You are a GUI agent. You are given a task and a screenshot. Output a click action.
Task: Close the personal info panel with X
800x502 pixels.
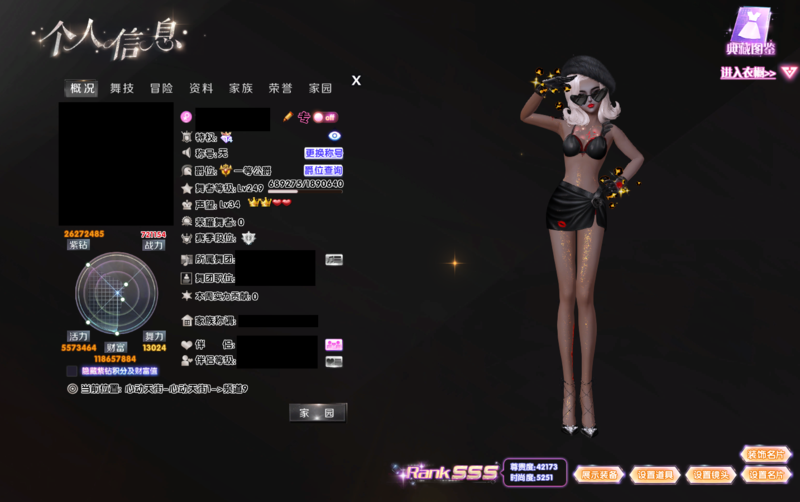click(356, 80)
